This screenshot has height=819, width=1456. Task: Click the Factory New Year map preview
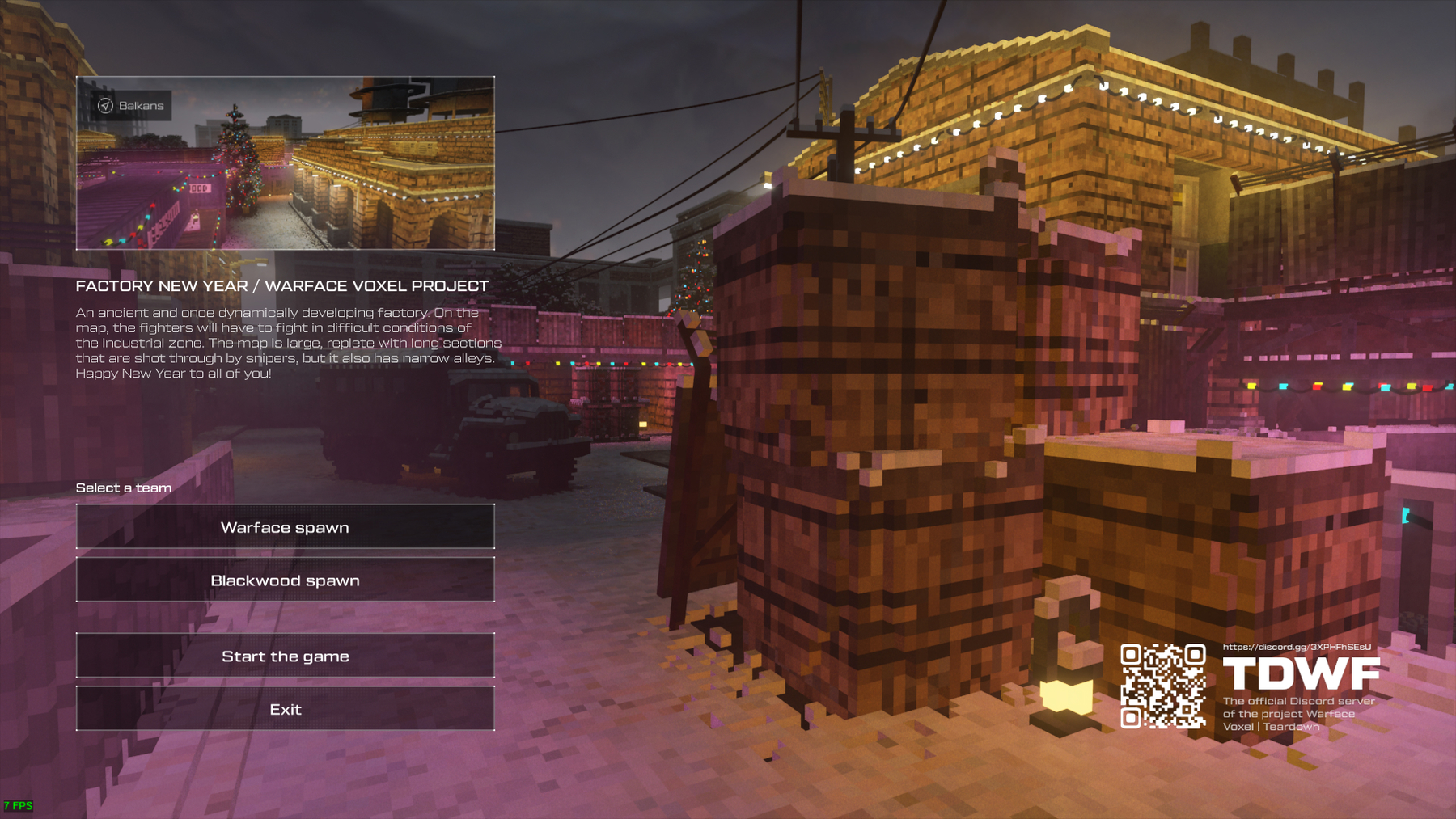tap(285, 163)
